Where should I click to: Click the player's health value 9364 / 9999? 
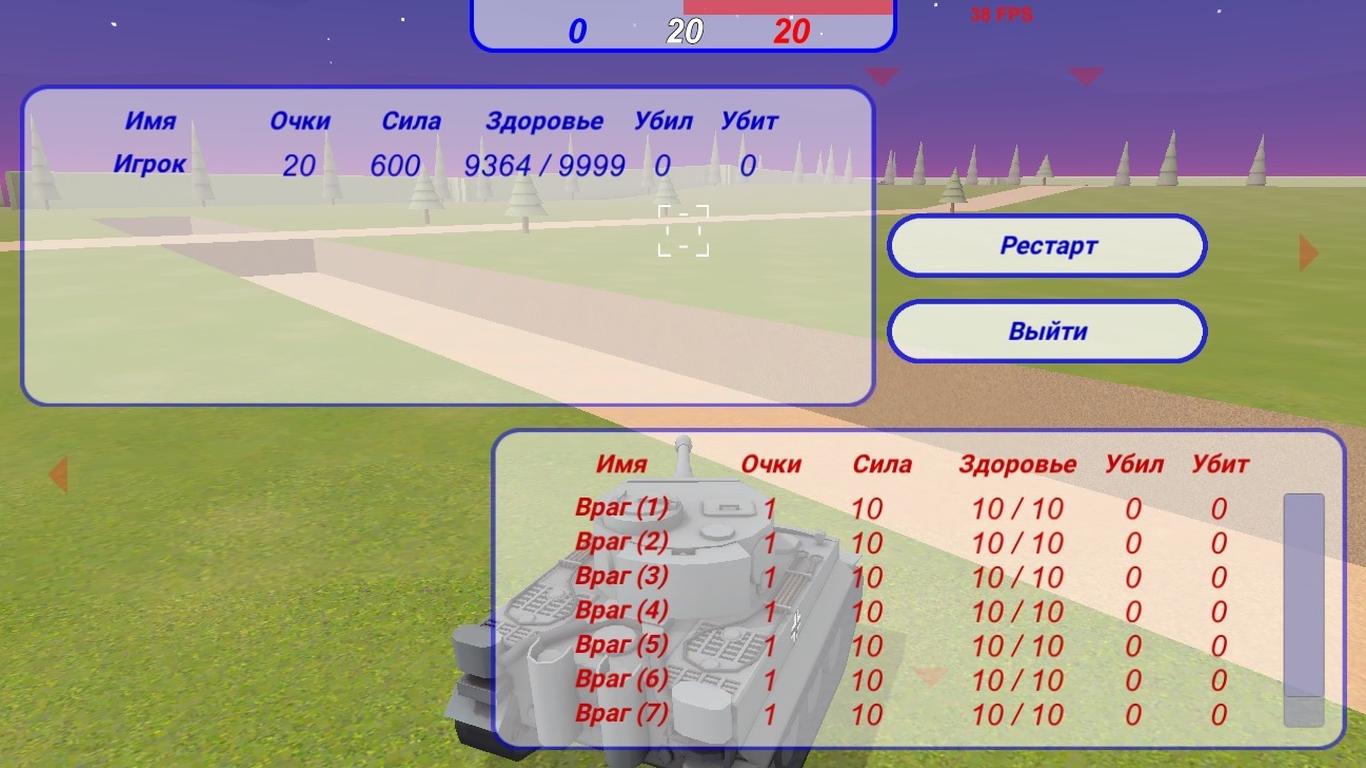click(544, 165)
